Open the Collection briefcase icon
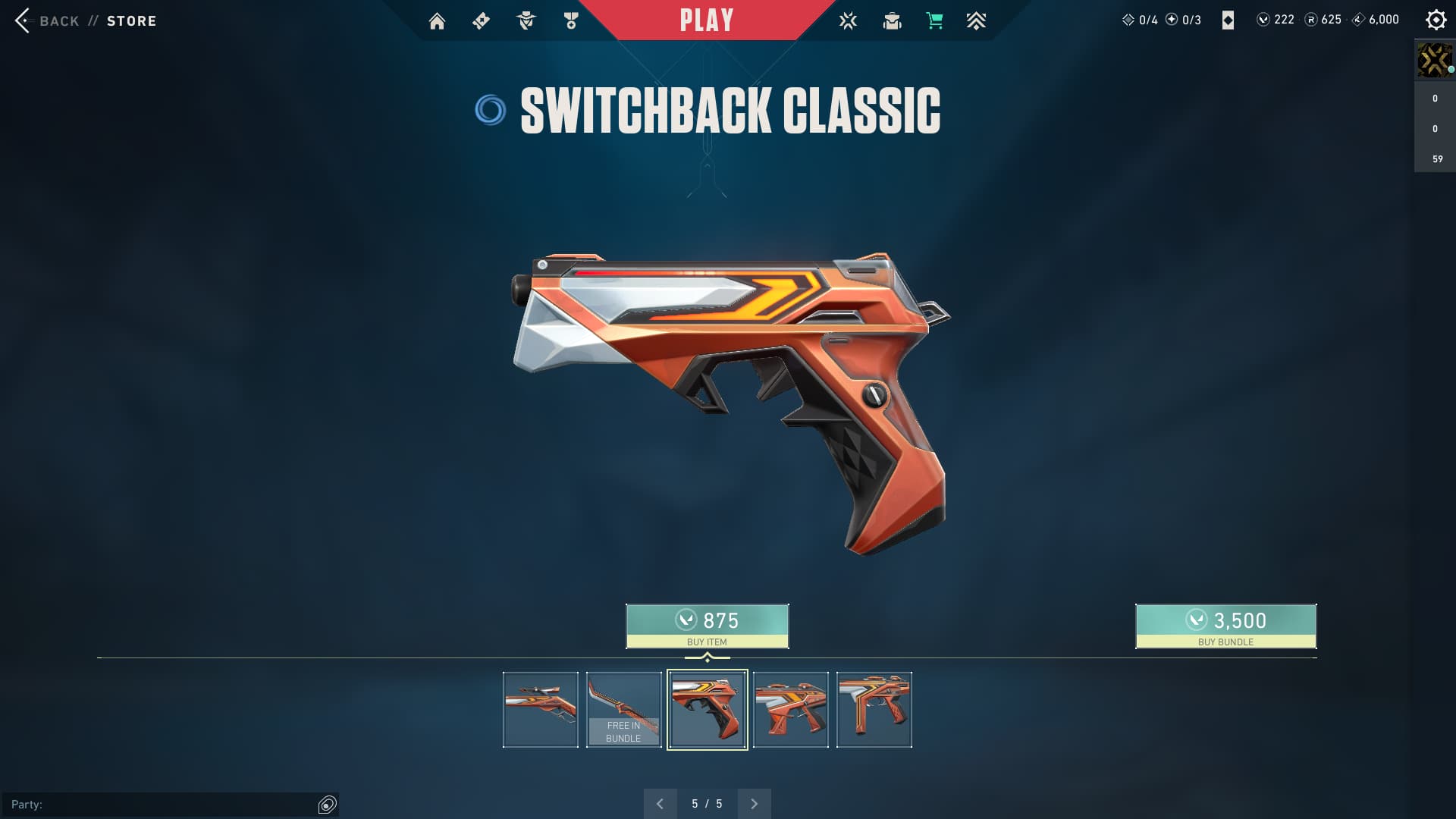 coord(892,20)
